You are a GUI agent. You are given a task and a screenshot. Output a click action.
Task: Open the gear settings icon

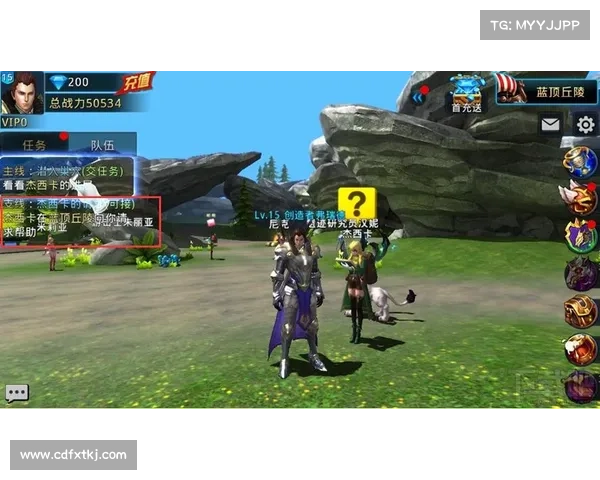[585, 124]
